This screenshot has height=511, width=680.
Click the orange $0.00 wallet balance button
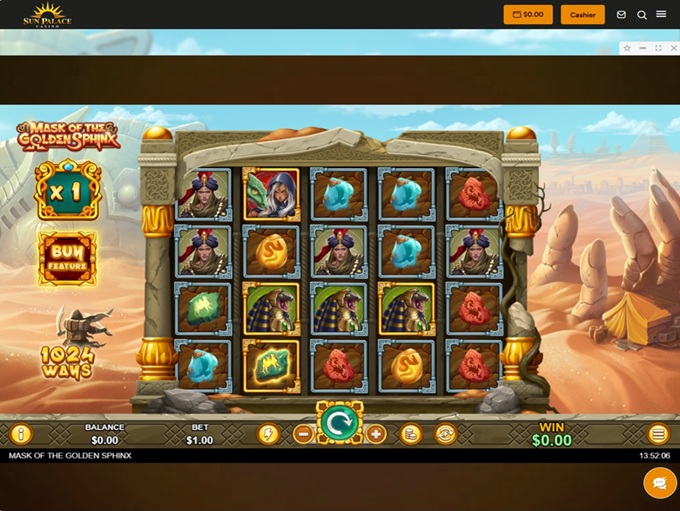(x=528, y=15)
